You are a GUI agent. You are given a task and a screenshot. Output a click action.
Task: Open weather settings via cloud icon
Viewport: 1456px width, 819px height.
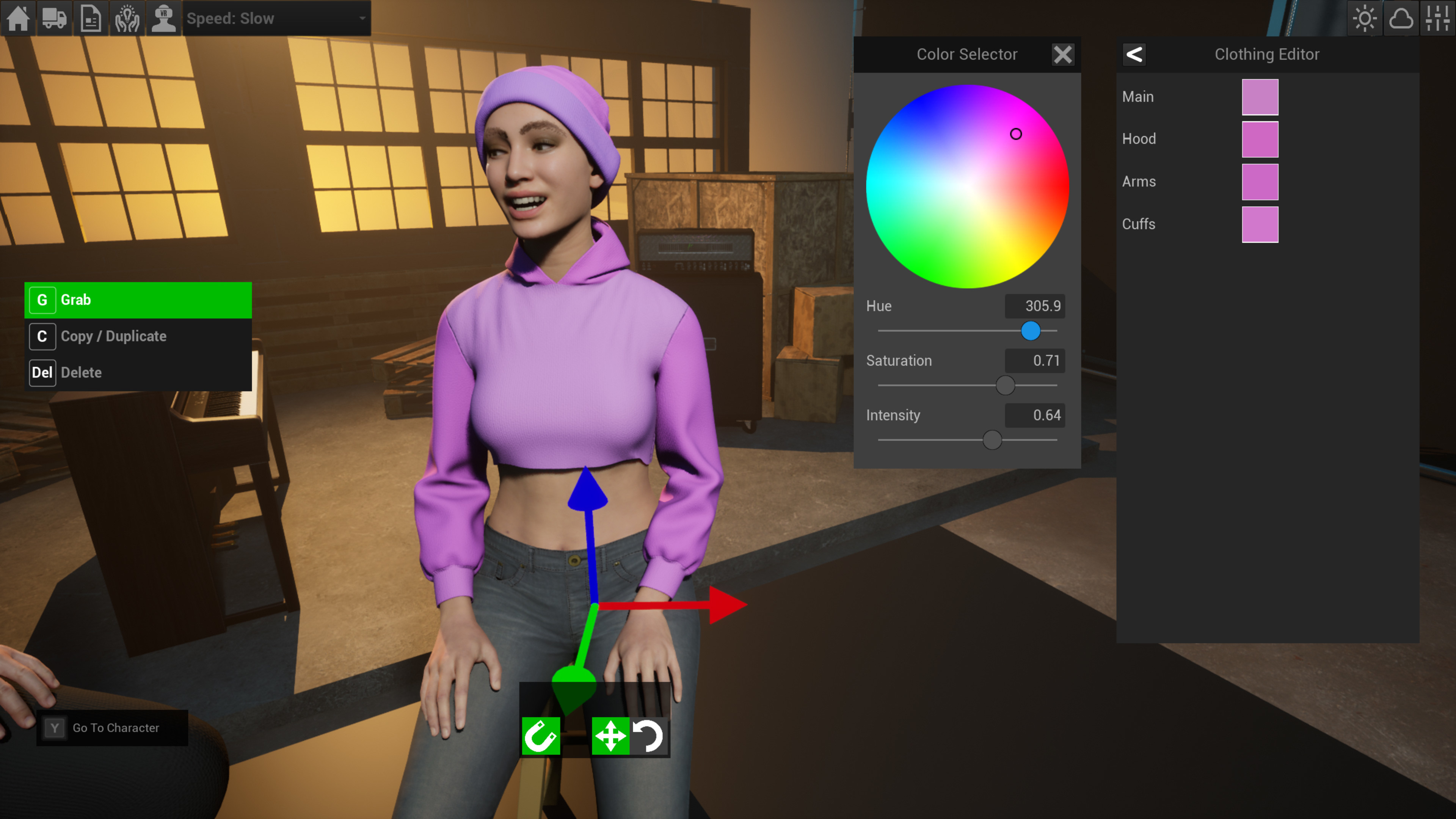1402,18
